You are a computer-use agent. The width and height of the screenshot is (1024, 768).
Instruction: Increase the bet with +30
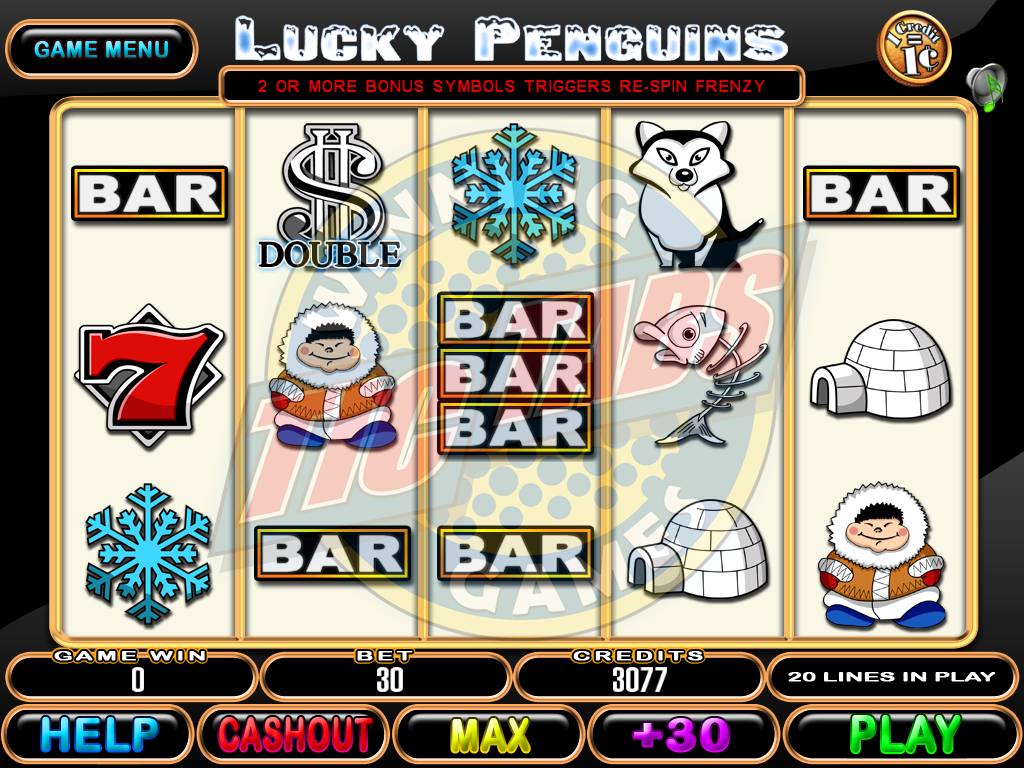tap(686, 735)
